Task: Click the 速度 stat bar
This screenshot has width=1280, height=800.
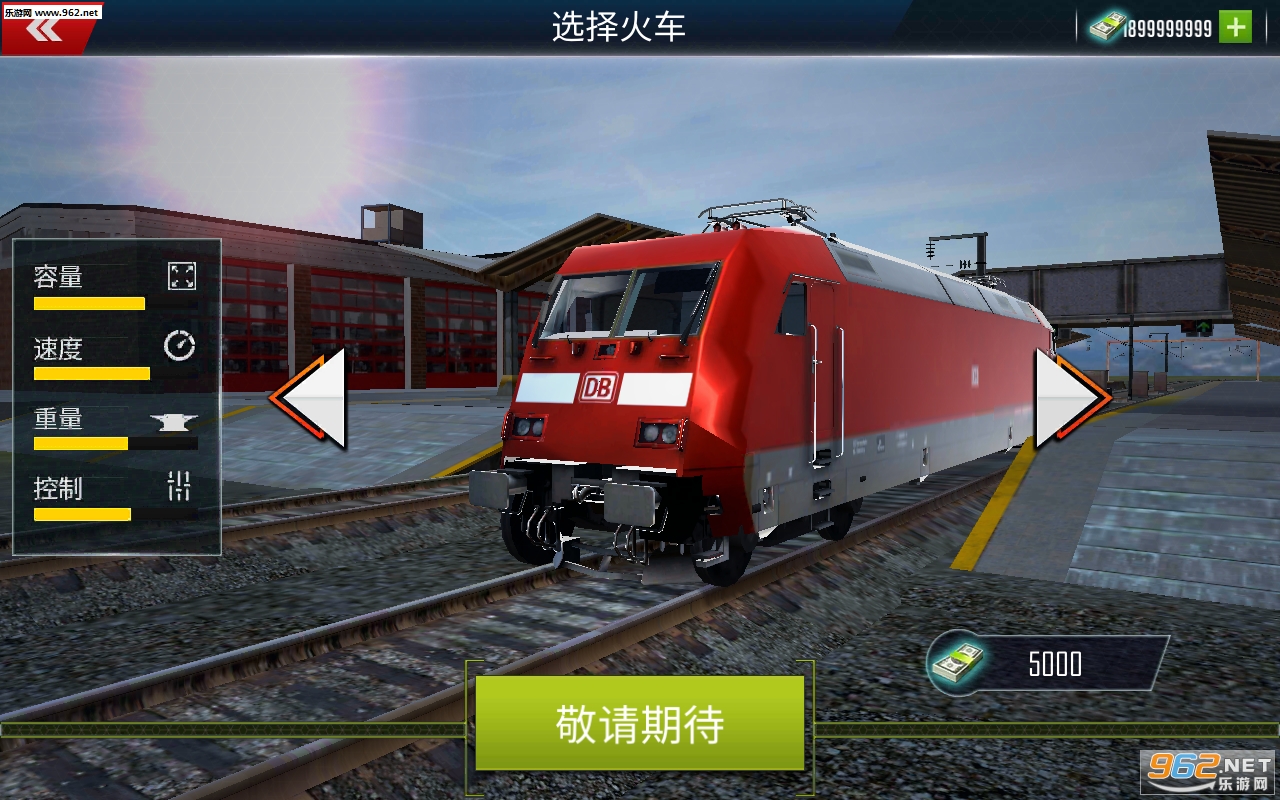Action: click(92, 373)
